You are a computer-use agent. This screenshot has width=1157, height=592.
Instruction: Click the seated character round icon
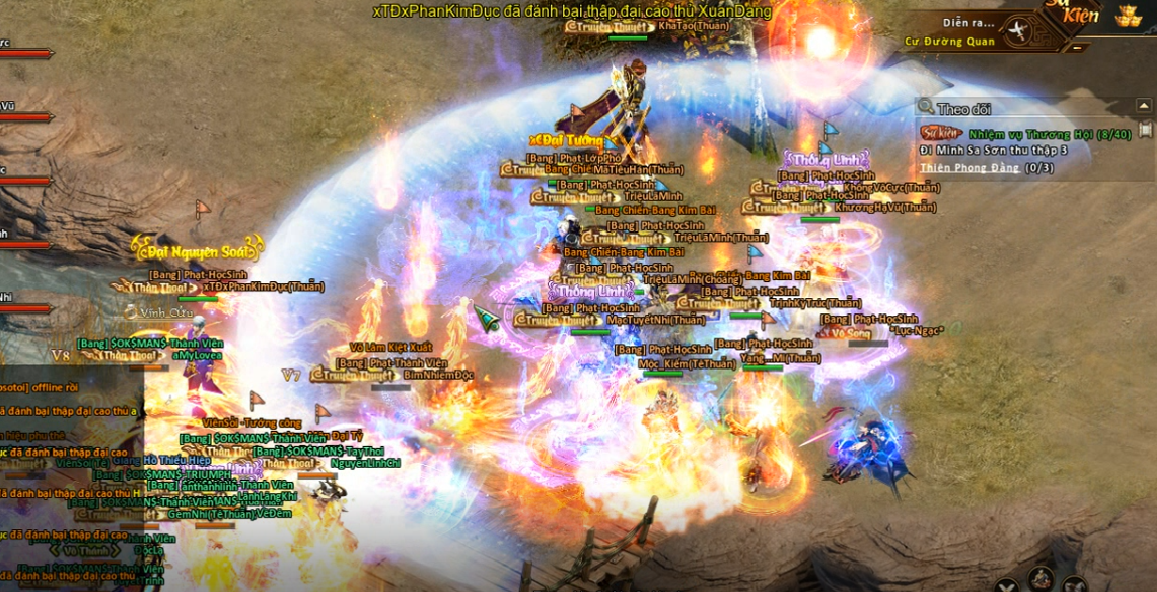pos(1040,578)
